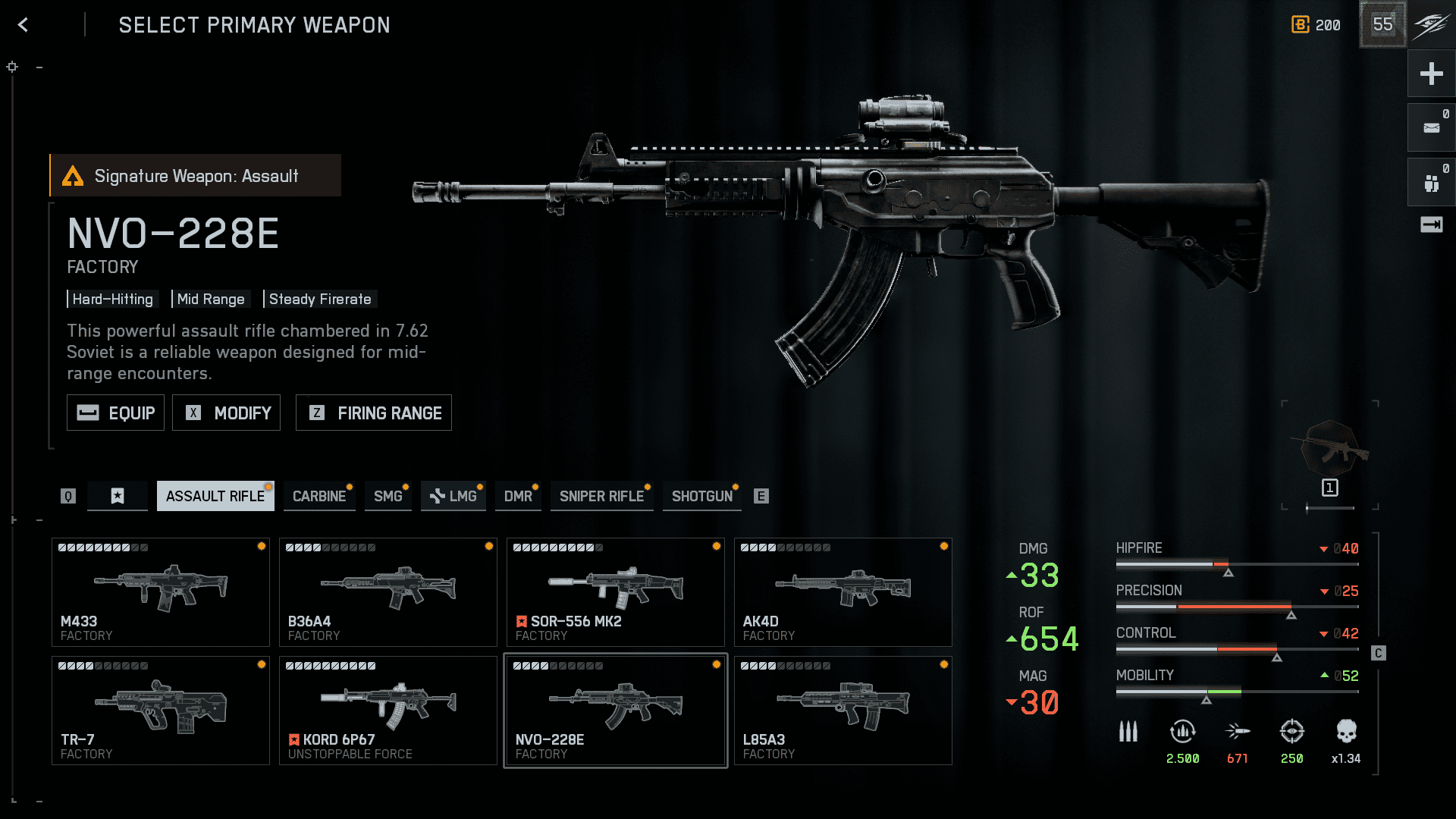Image resolution: width=1456 pixels, height=819 pixels.
Task: View the Sniper Rifle tab
Action: (601, 496)
